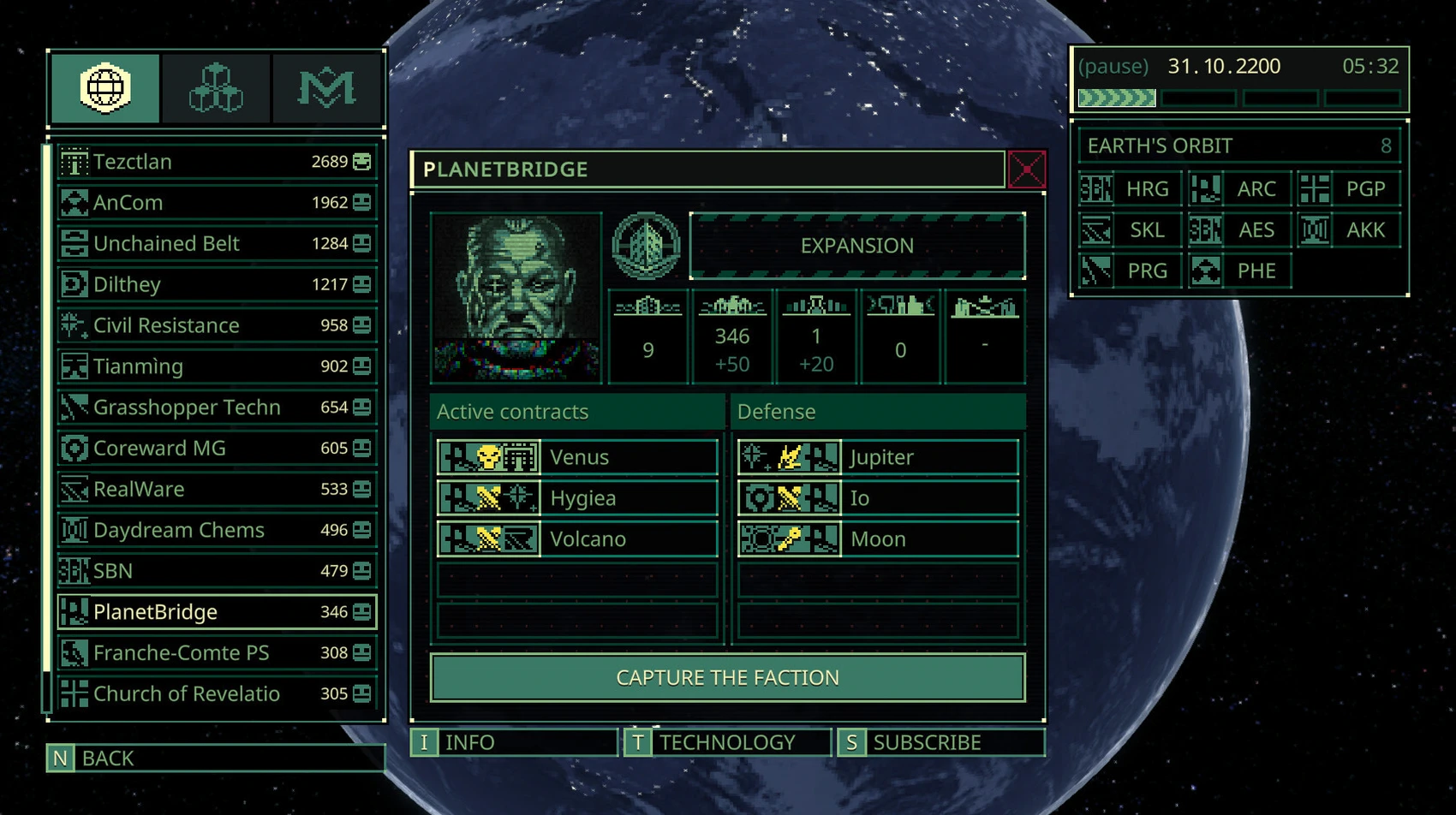This screenshot has width=1456, height=815.
Task: Choose Civil Resistance from the list
Action: tap(216, 325)
